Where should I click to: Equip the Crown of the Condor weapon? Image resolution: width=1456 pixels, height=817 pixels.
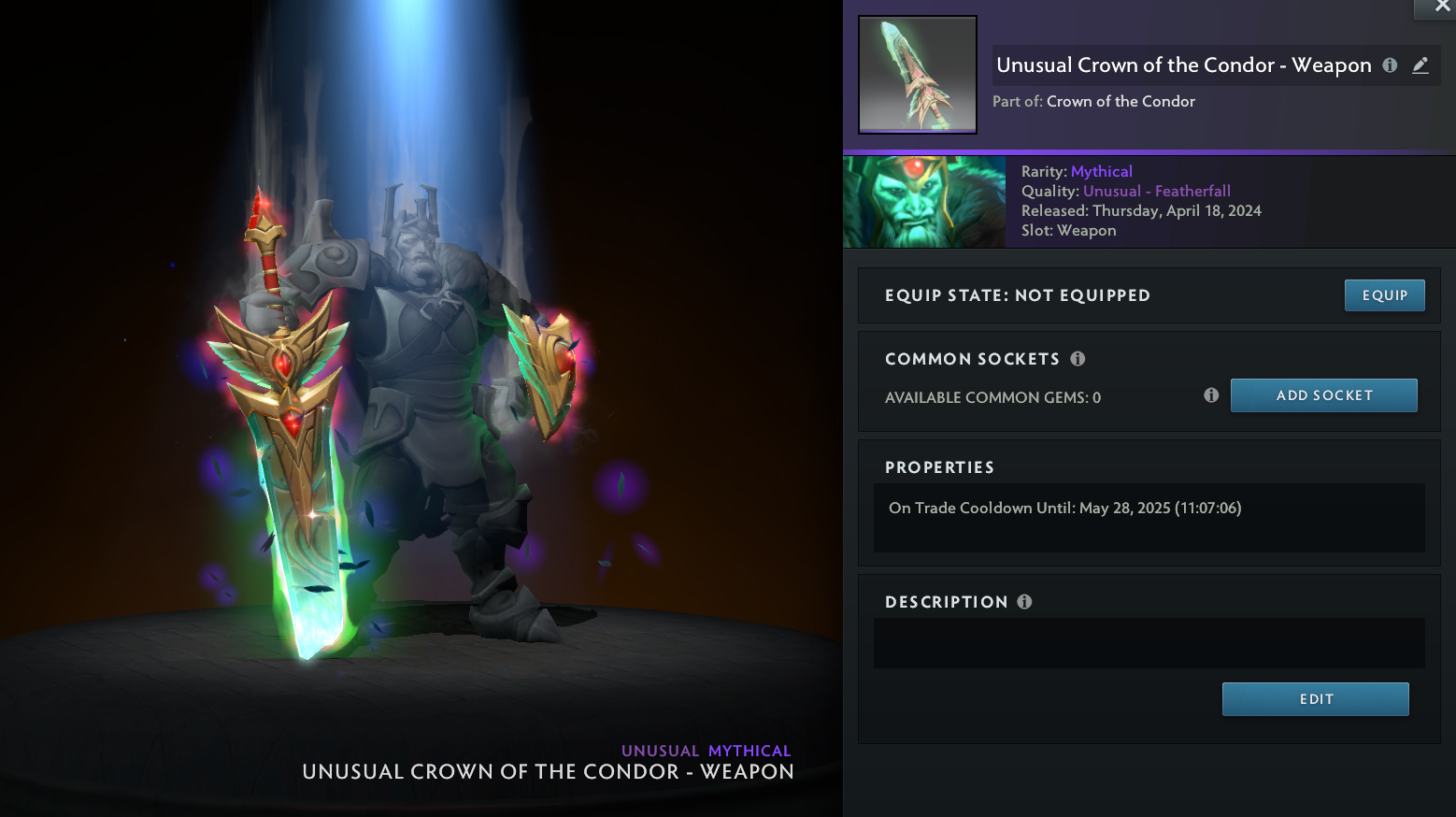(1384, 295)
